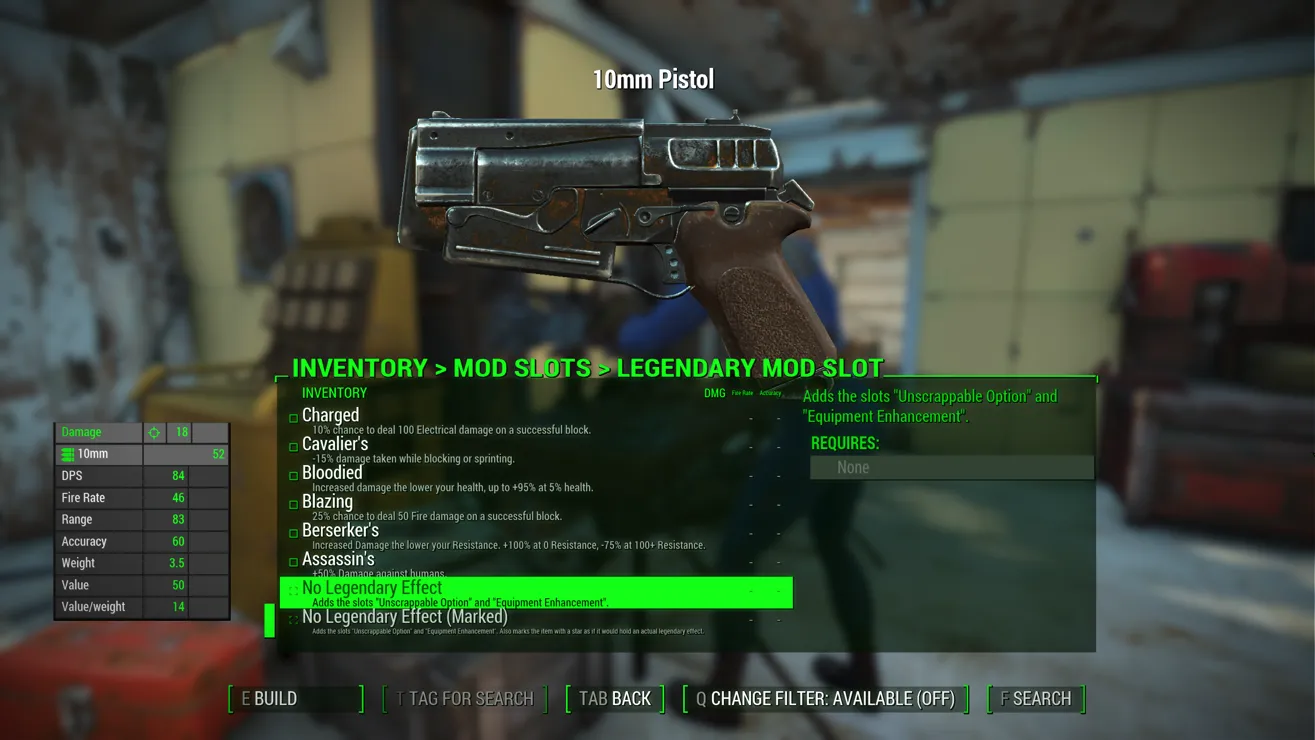
Task: Select the Charged legendary effect
Action: point(331,416)
